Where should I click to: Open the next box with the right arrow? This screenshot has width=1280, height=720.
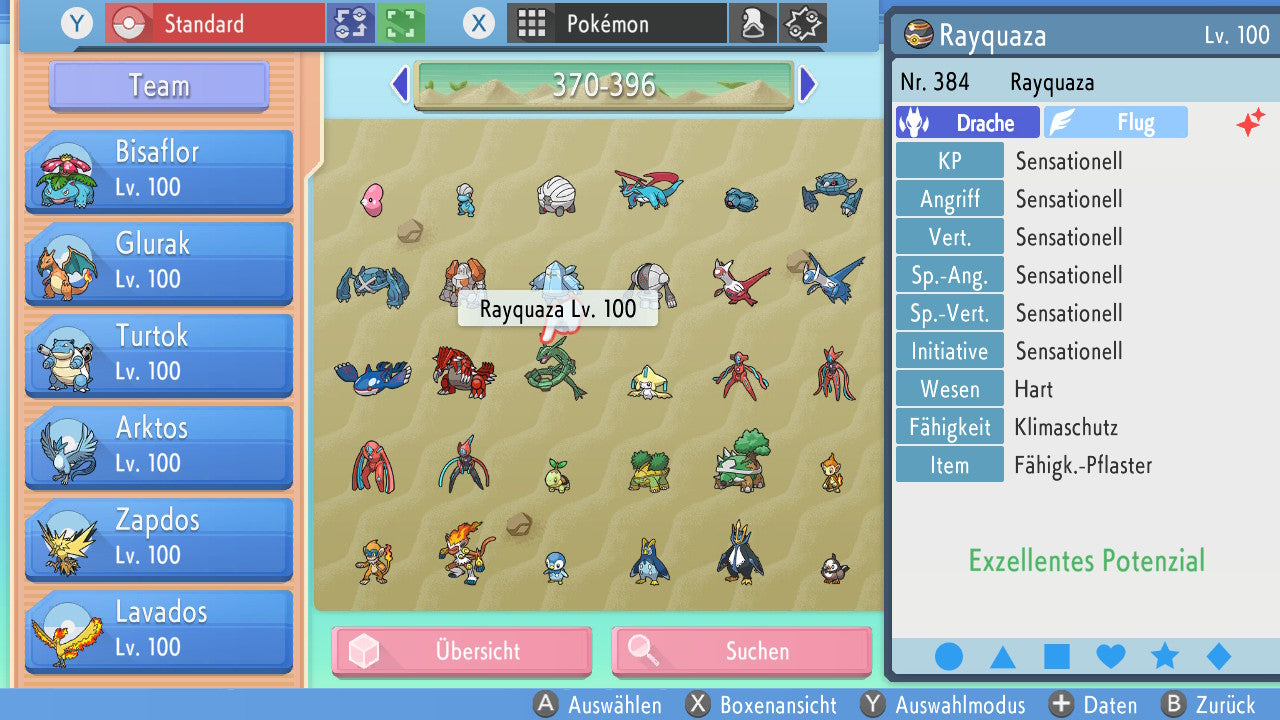click(808, 85)
